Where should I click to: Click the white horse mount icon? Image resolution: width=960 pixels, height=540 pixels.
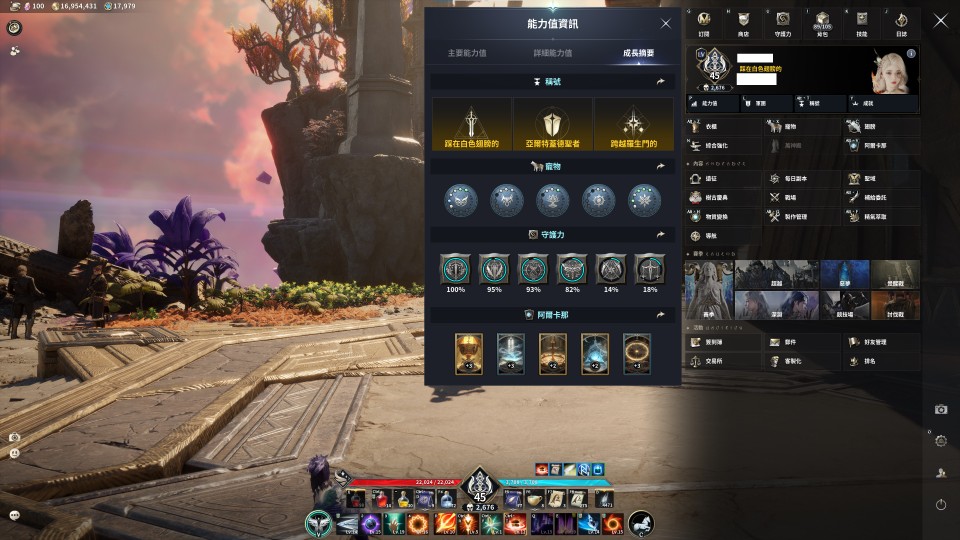coord(642,523)
